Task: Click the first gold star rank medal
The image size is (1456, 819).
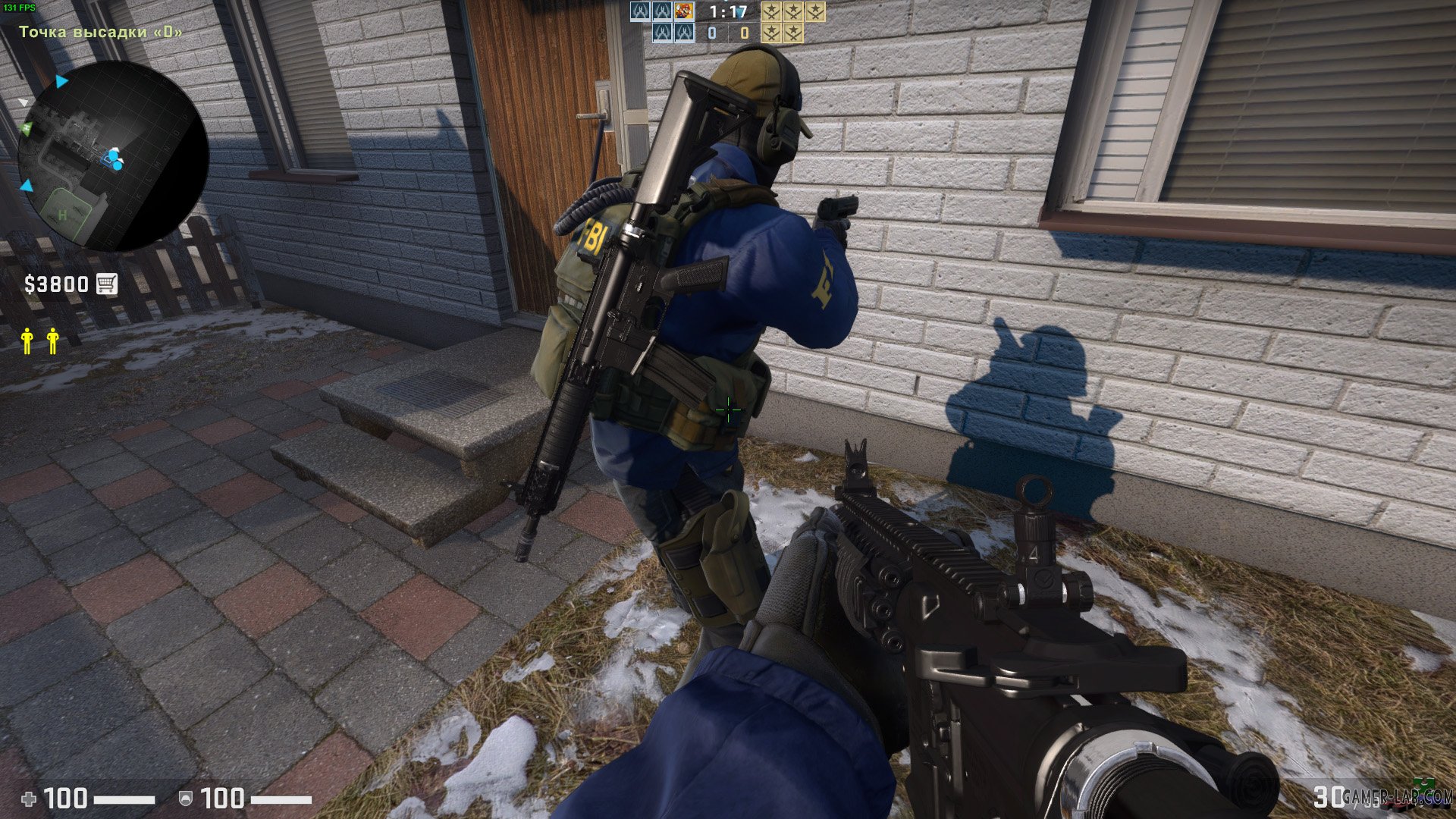Action: click(771, 11)
